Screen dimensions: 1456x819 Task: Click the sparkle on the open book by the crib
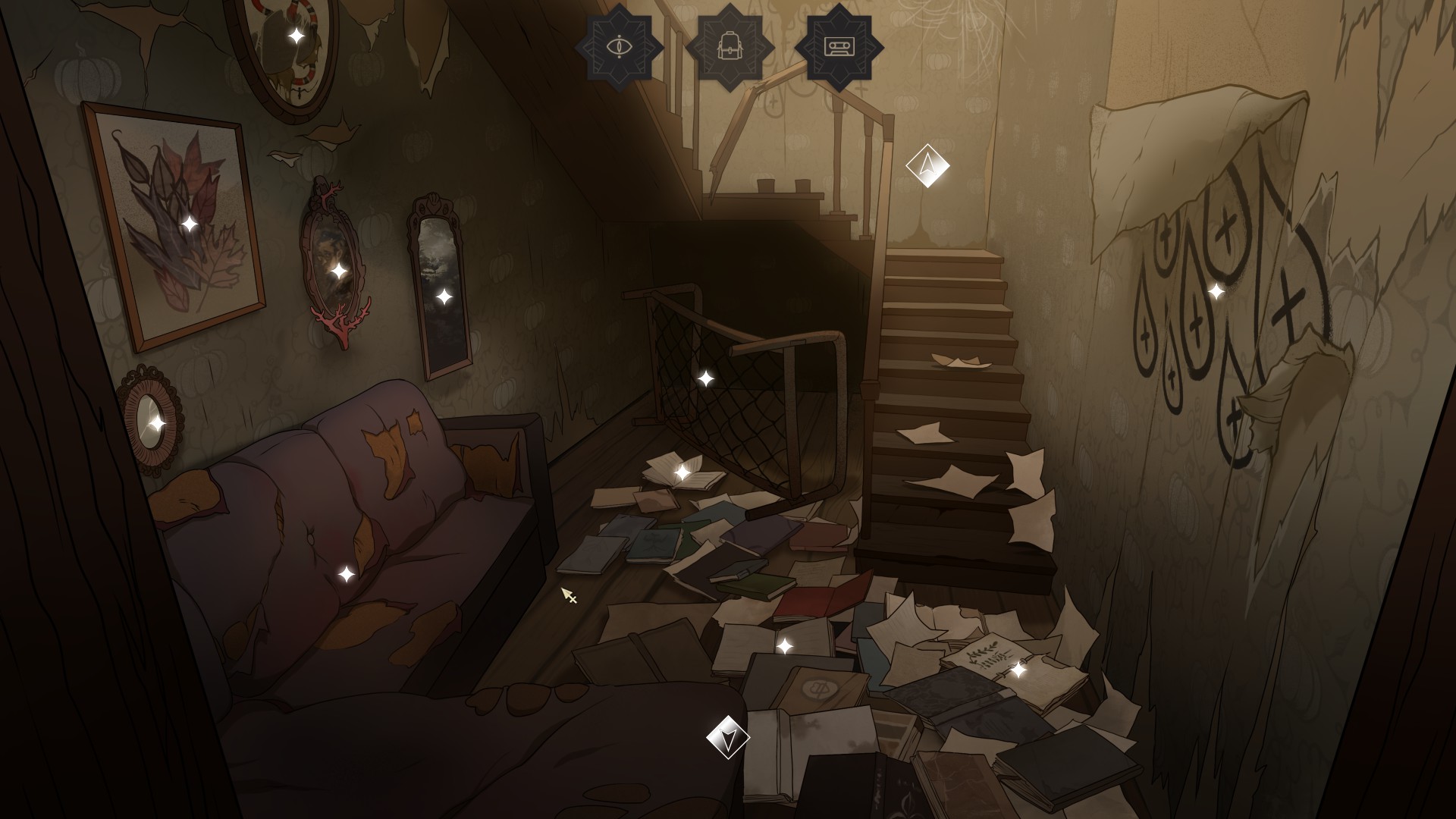[x=682, y=472]
